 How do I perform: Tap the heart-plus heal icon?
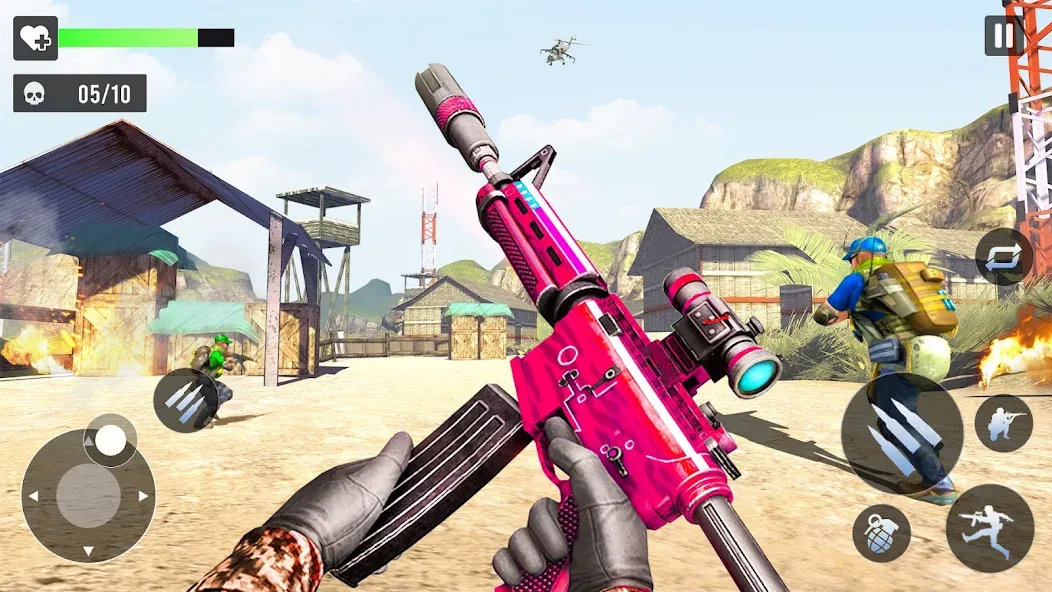click(35, 38)
